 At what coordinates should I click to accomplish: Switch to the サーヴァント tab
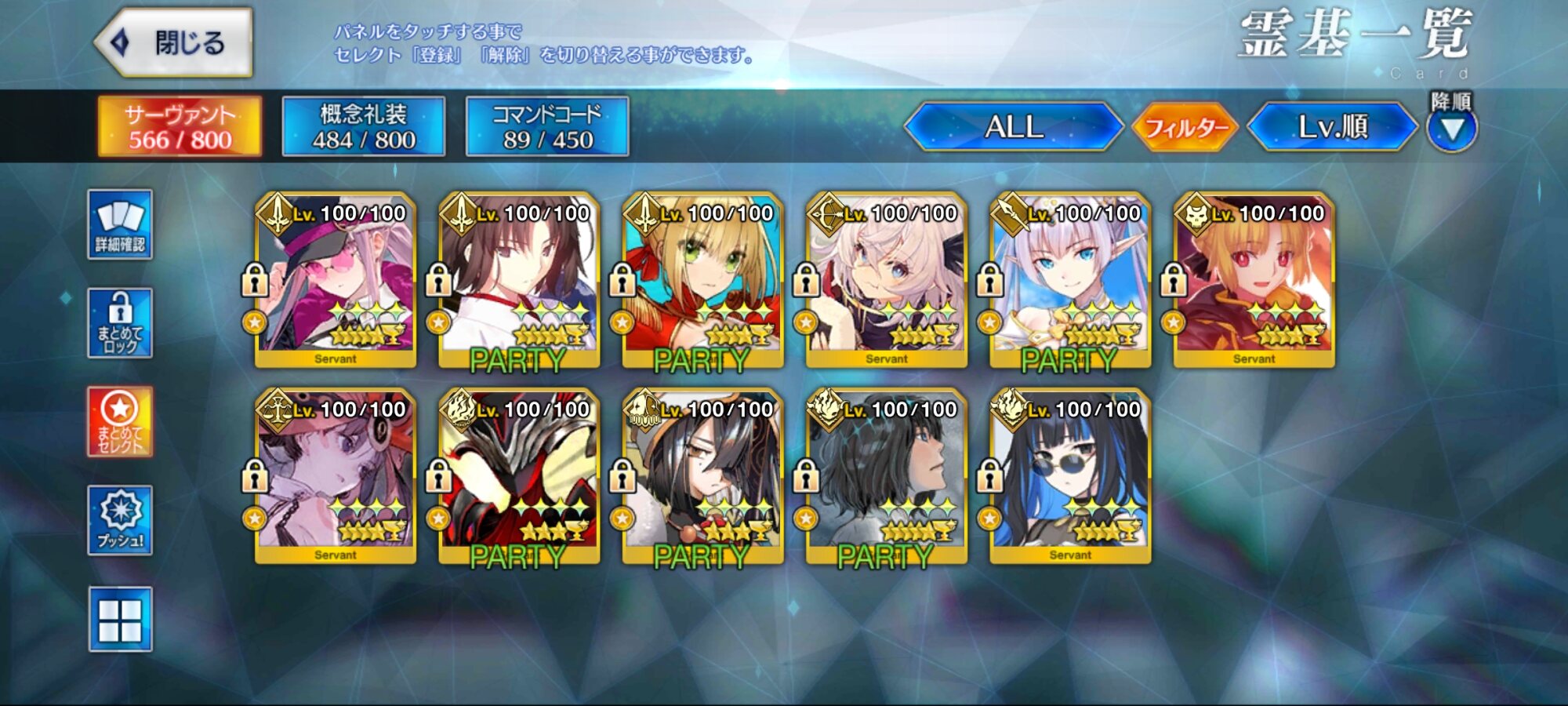(x=180, y=126)
